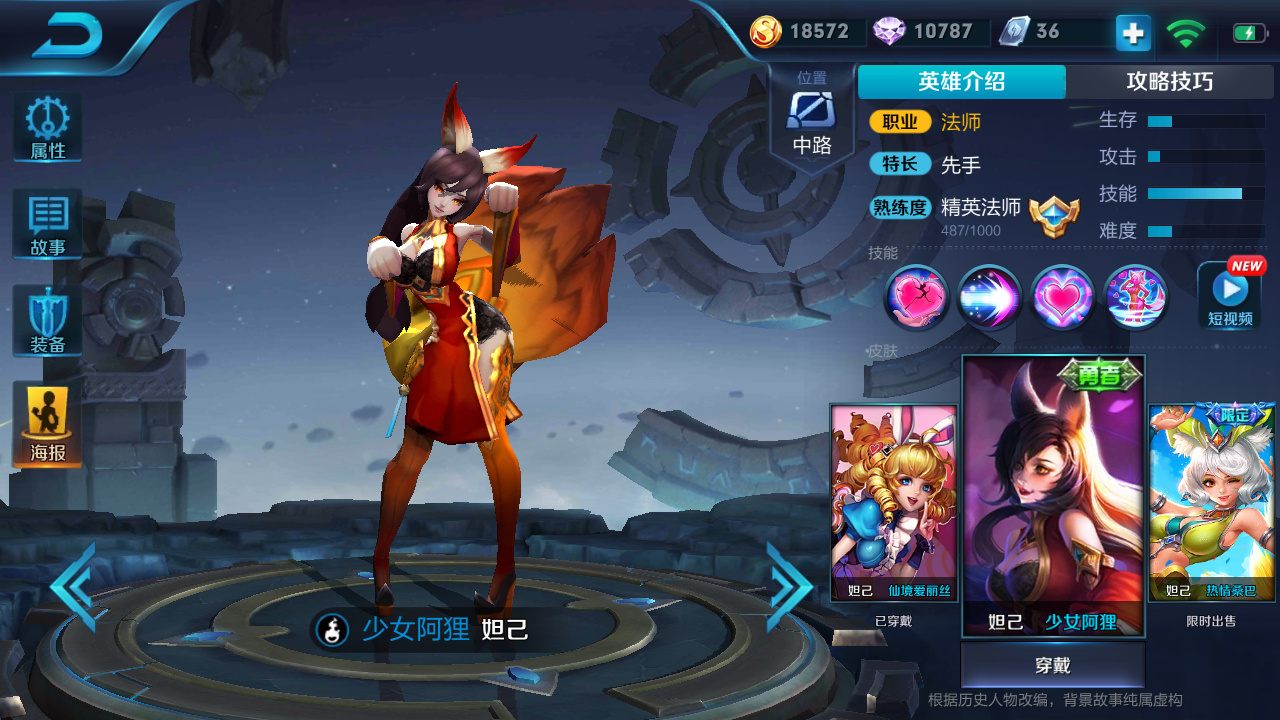Switch to the 英雄介绍 tab
Viewport: 1280px width, 720px height.
click(x=959, y=82)
